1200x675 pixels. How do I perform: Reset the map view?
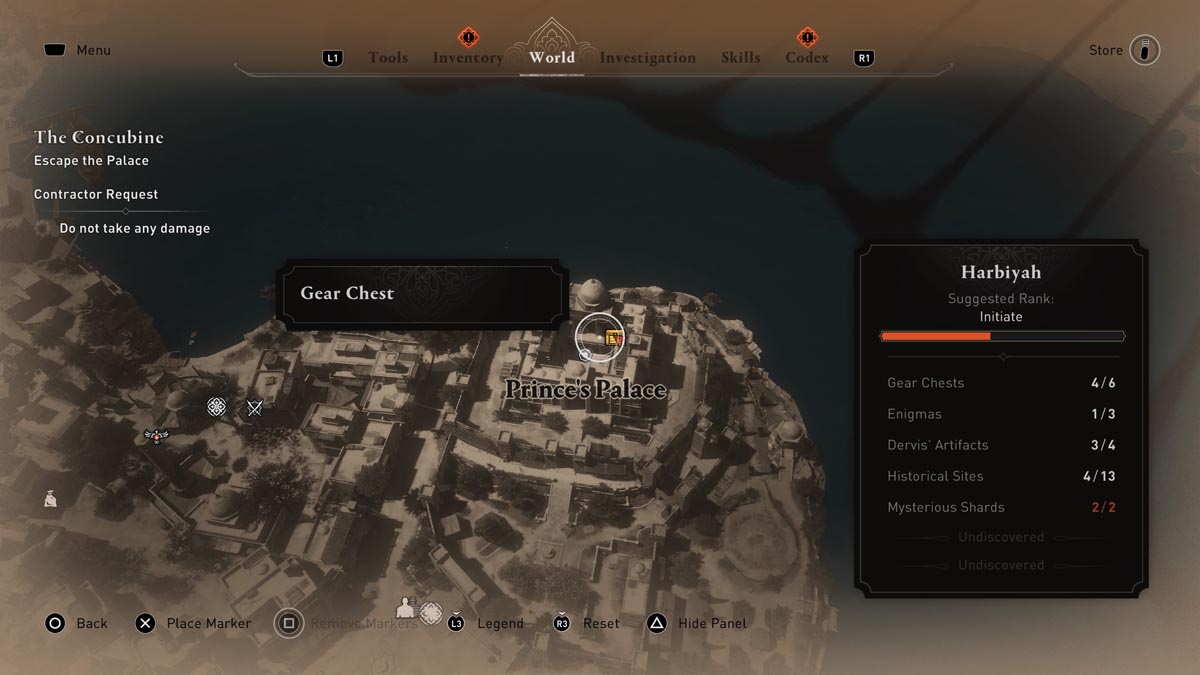(x=600, y=623)
